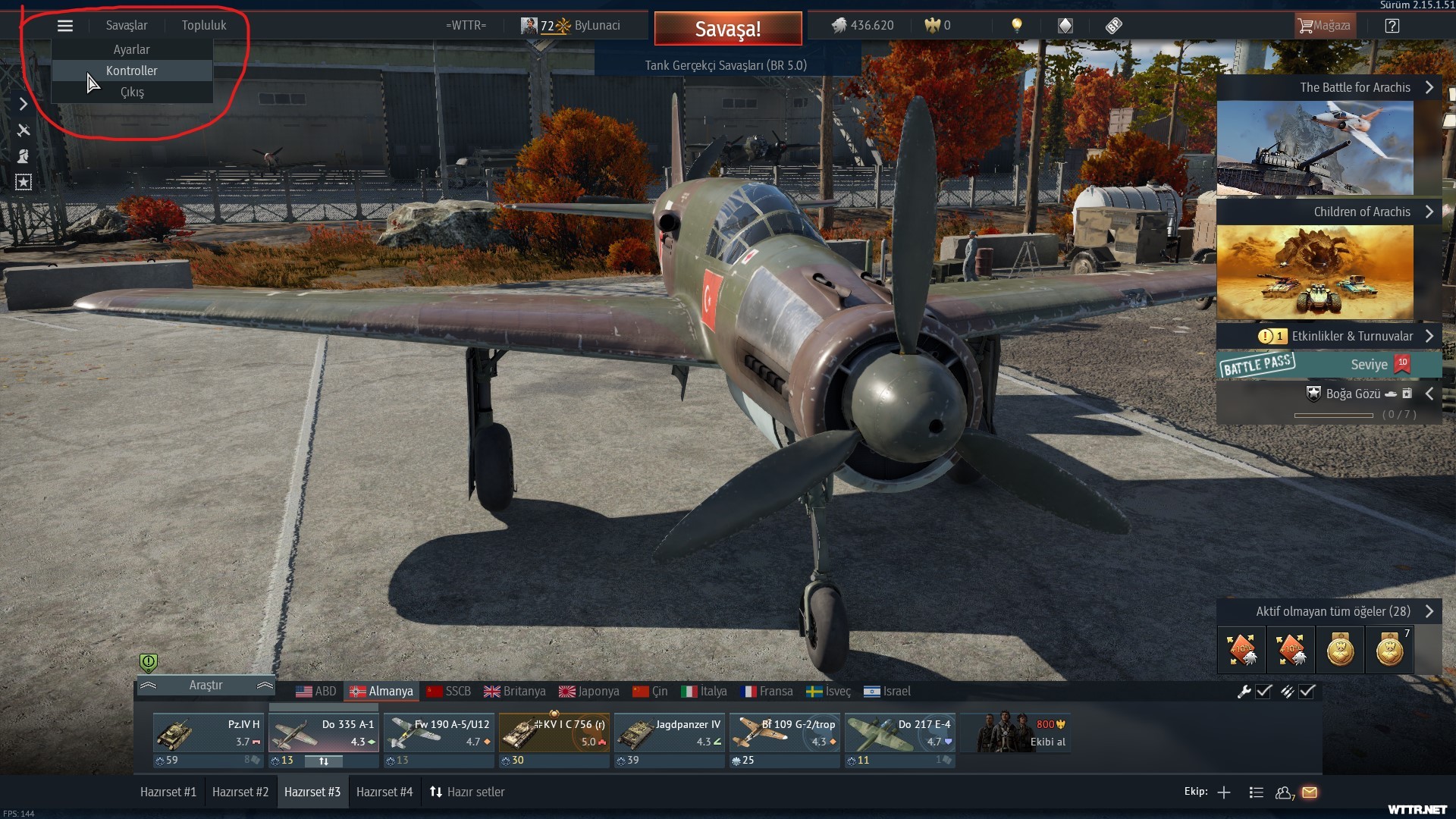Switch to the Japonya nation tab
This screenshot has width=1456, height=819.
tap(589, 691)
